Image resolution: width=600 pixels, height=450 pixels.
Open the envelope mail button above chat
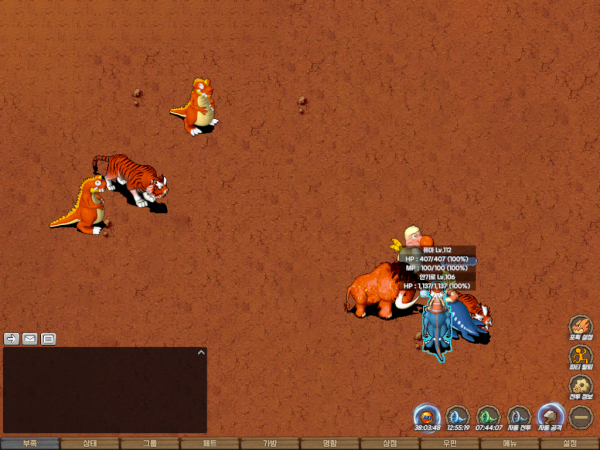(x=30, y=339)
